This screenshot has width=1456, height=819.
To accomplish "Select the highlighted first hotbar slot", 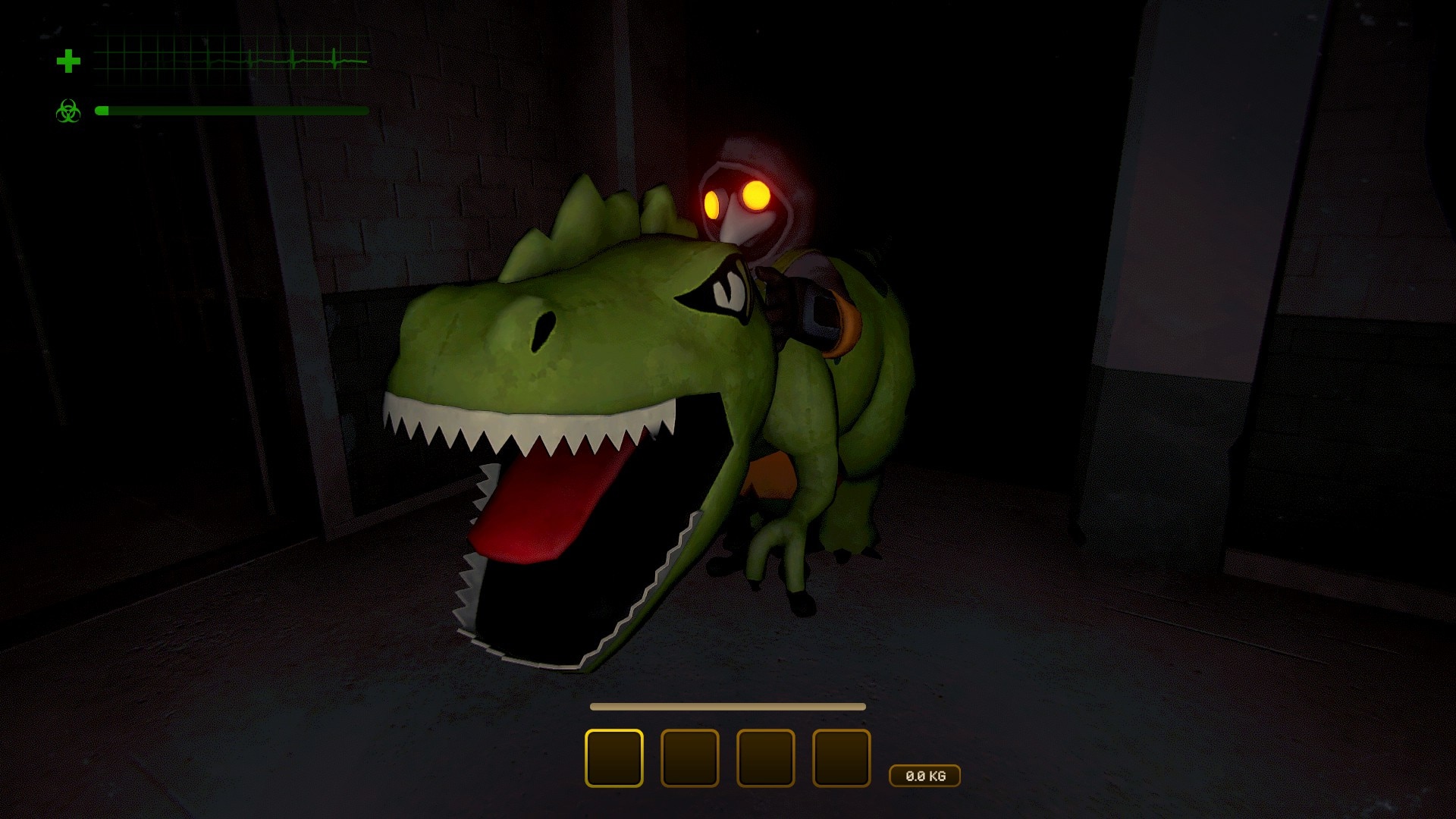I will pyautogui.click(x=613, y=758).
